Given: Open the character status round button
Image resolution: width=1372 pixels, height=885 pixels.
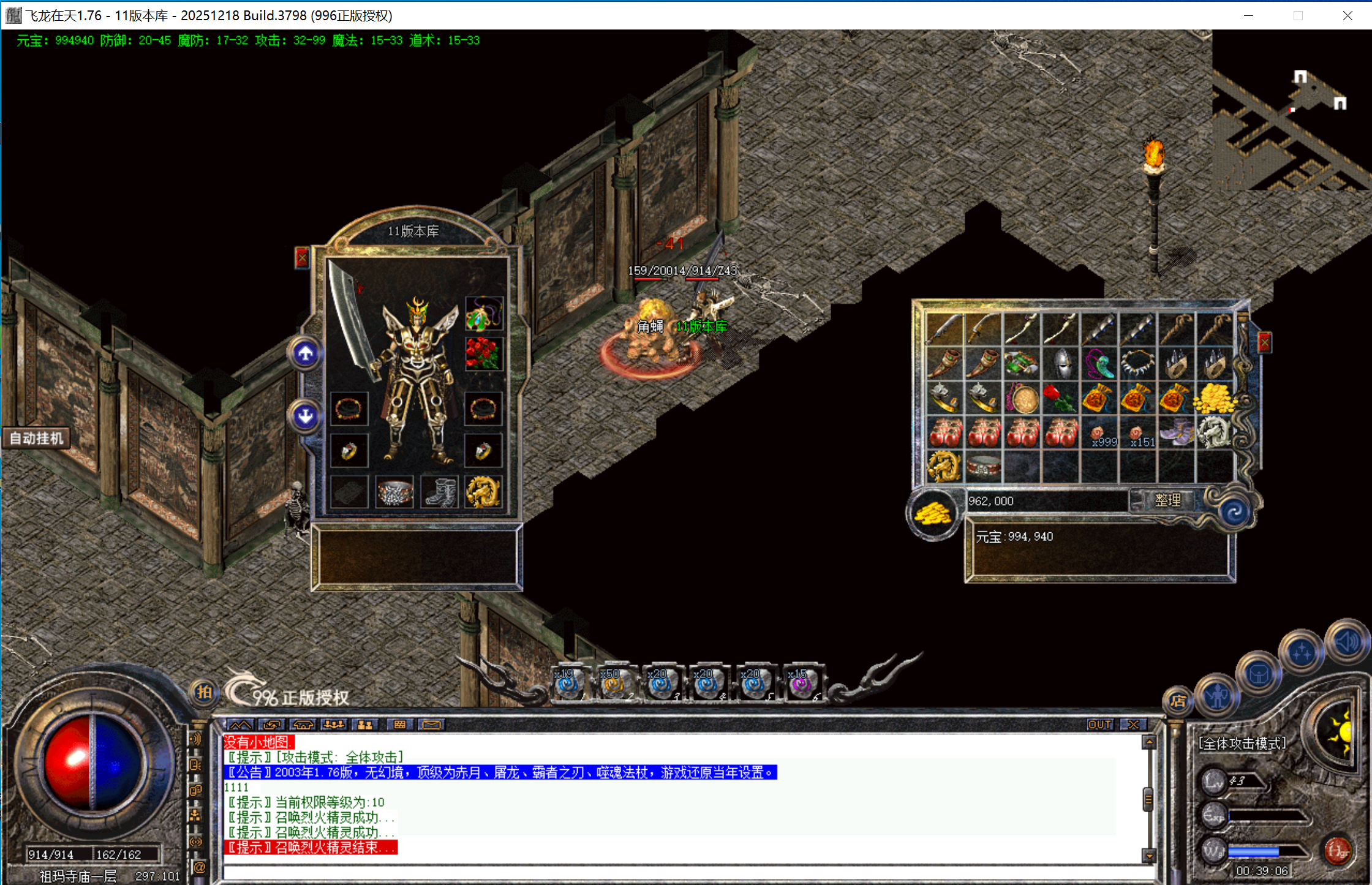Looking at the screenshot, I should pos(1217,696).
